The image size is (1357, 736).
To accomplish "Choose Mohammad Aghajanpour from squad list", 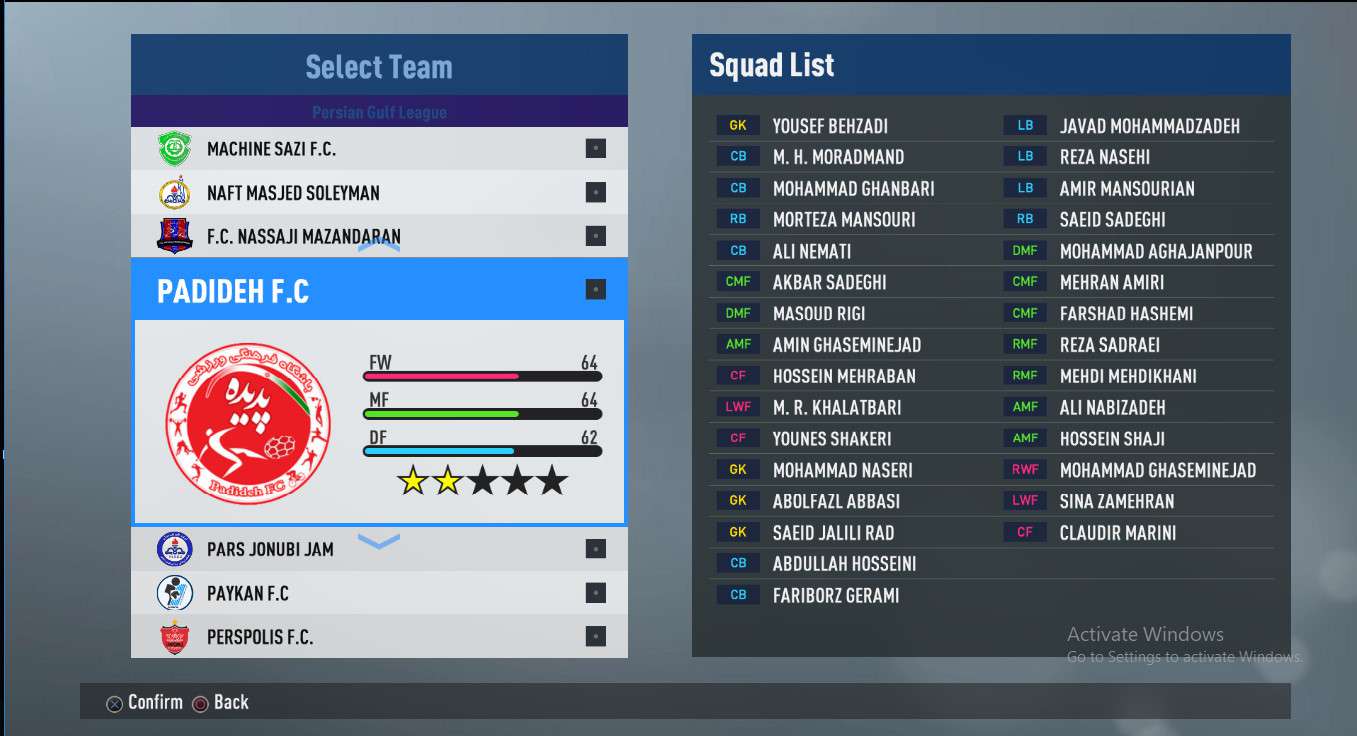I will pyautogui.click(x=1155, y=251).
